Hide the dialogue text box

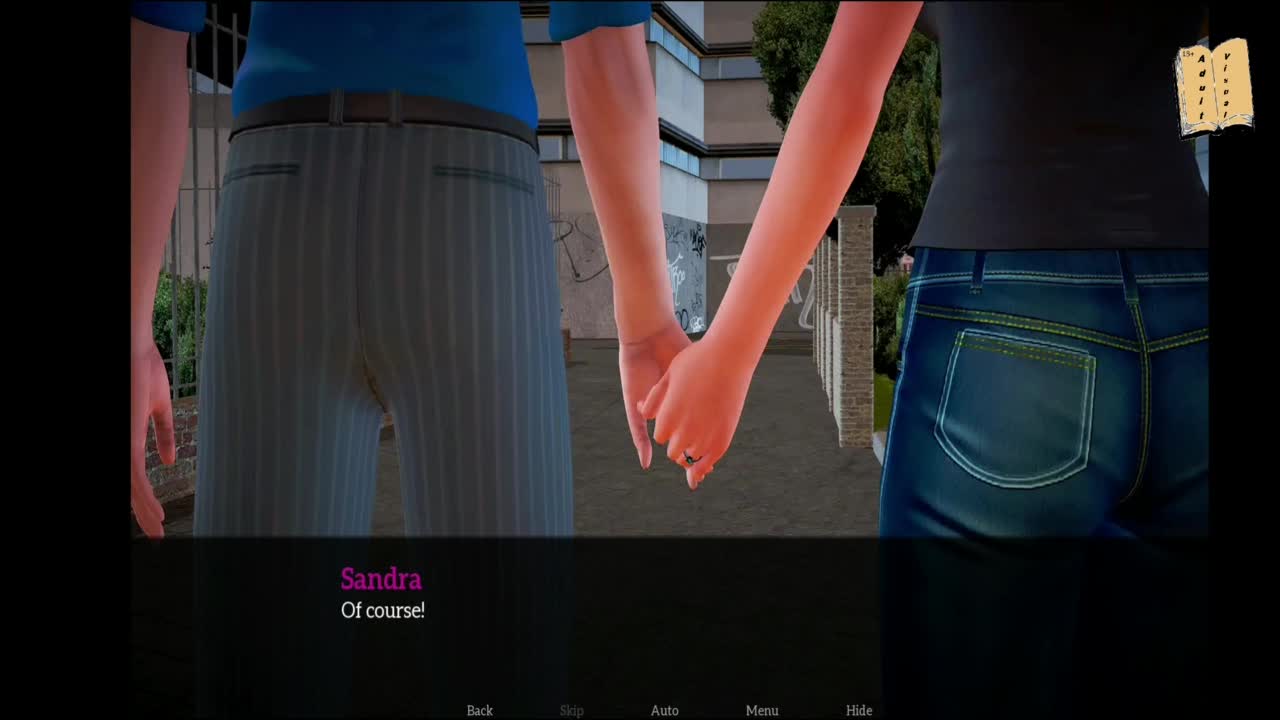point(859,710)
